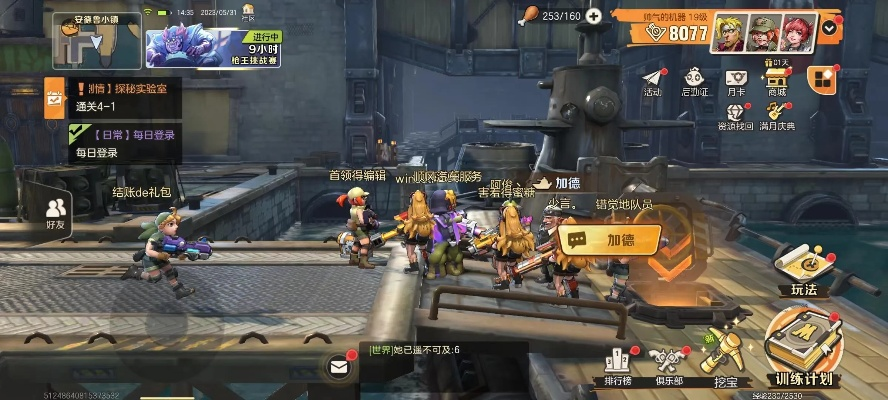Open the 好友 friends list
The width and height of the screenshot is (888, 400).
pyautogui.click(x=56, y=212)
